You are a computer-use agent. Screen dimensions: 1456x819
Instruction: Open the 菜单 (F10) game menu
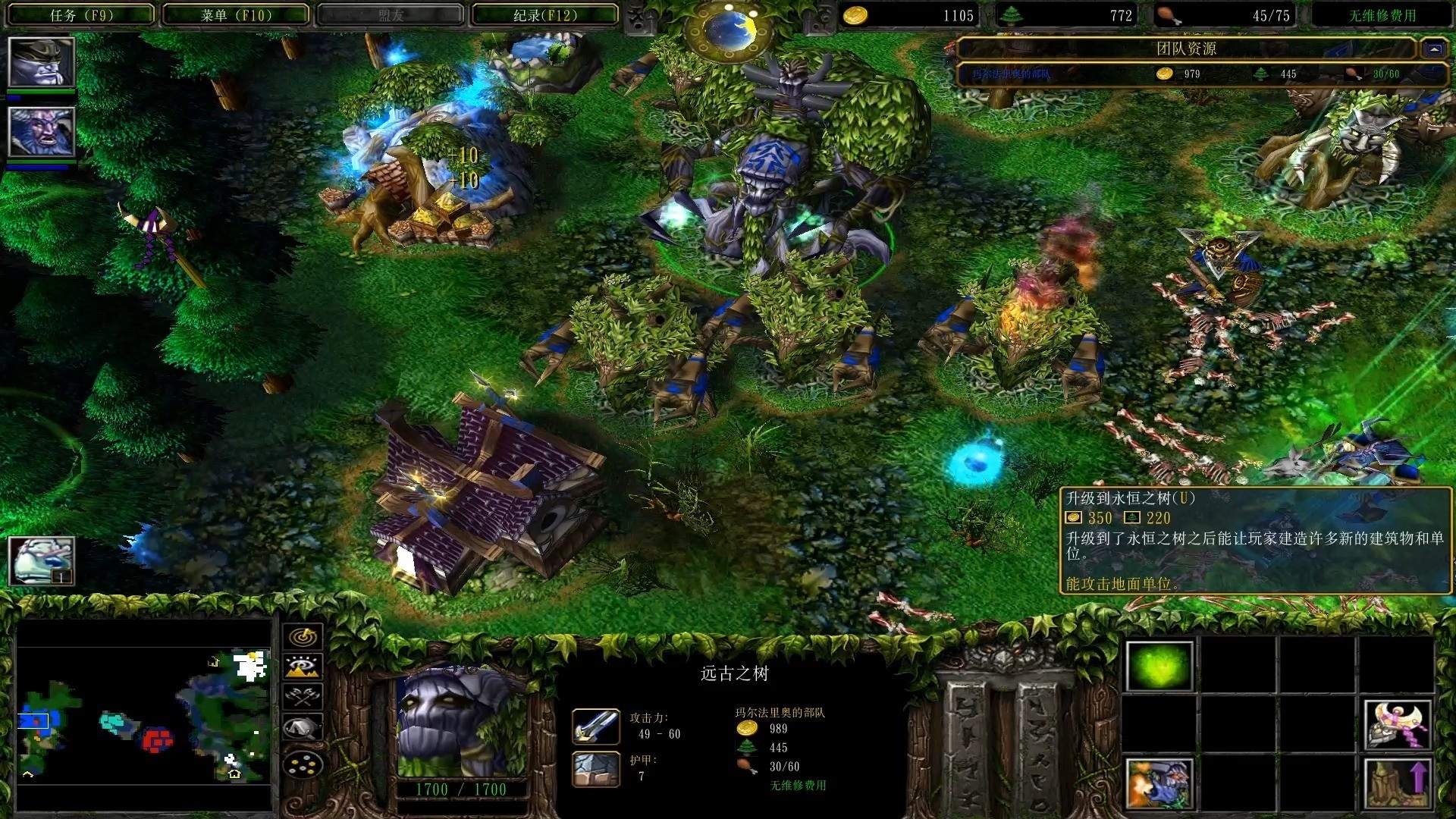pos(236,15)
